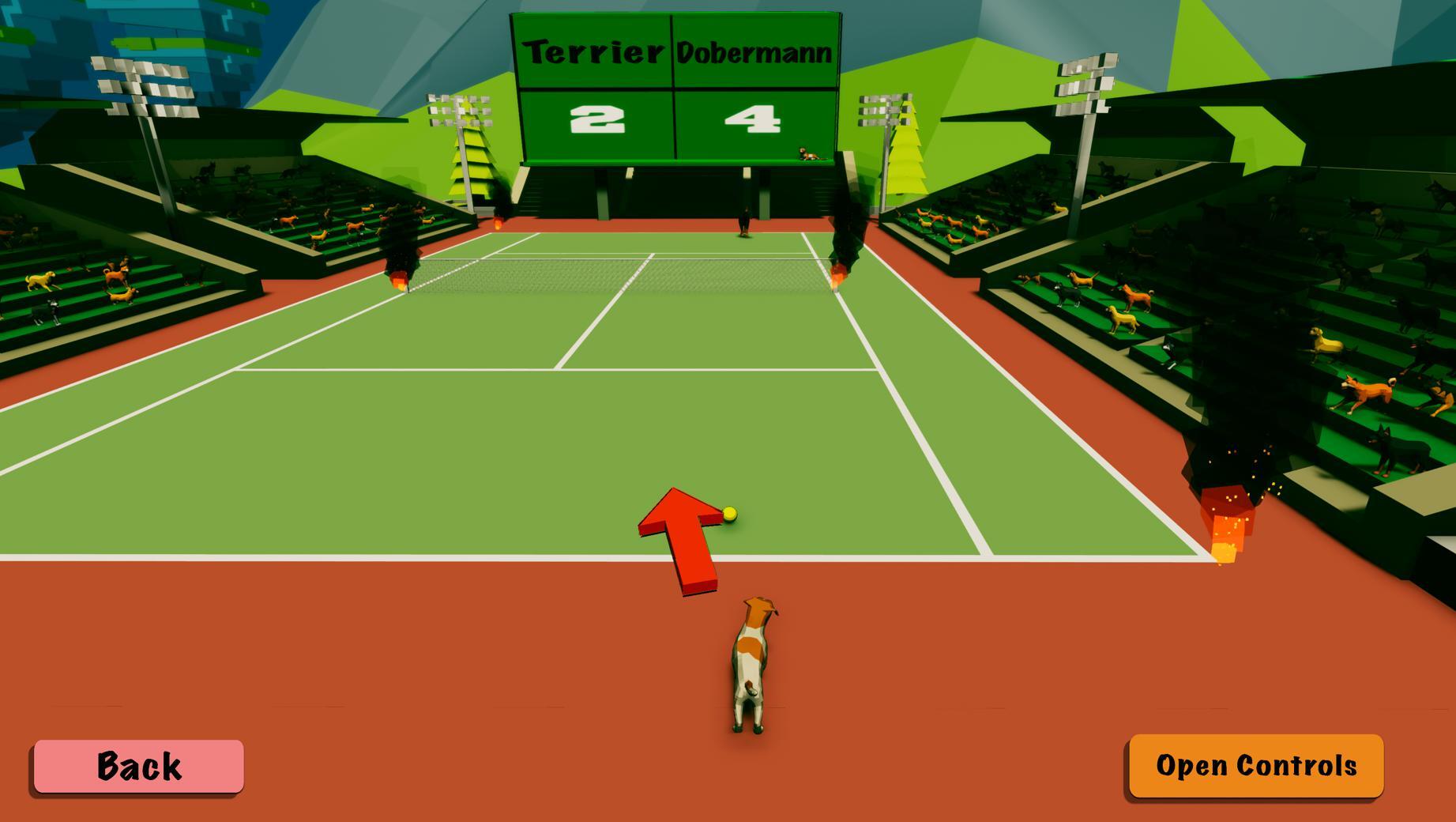Select the tennis ball beside the arrow
This screenshot has height=822, width=1456.
[x=728, y=514]
